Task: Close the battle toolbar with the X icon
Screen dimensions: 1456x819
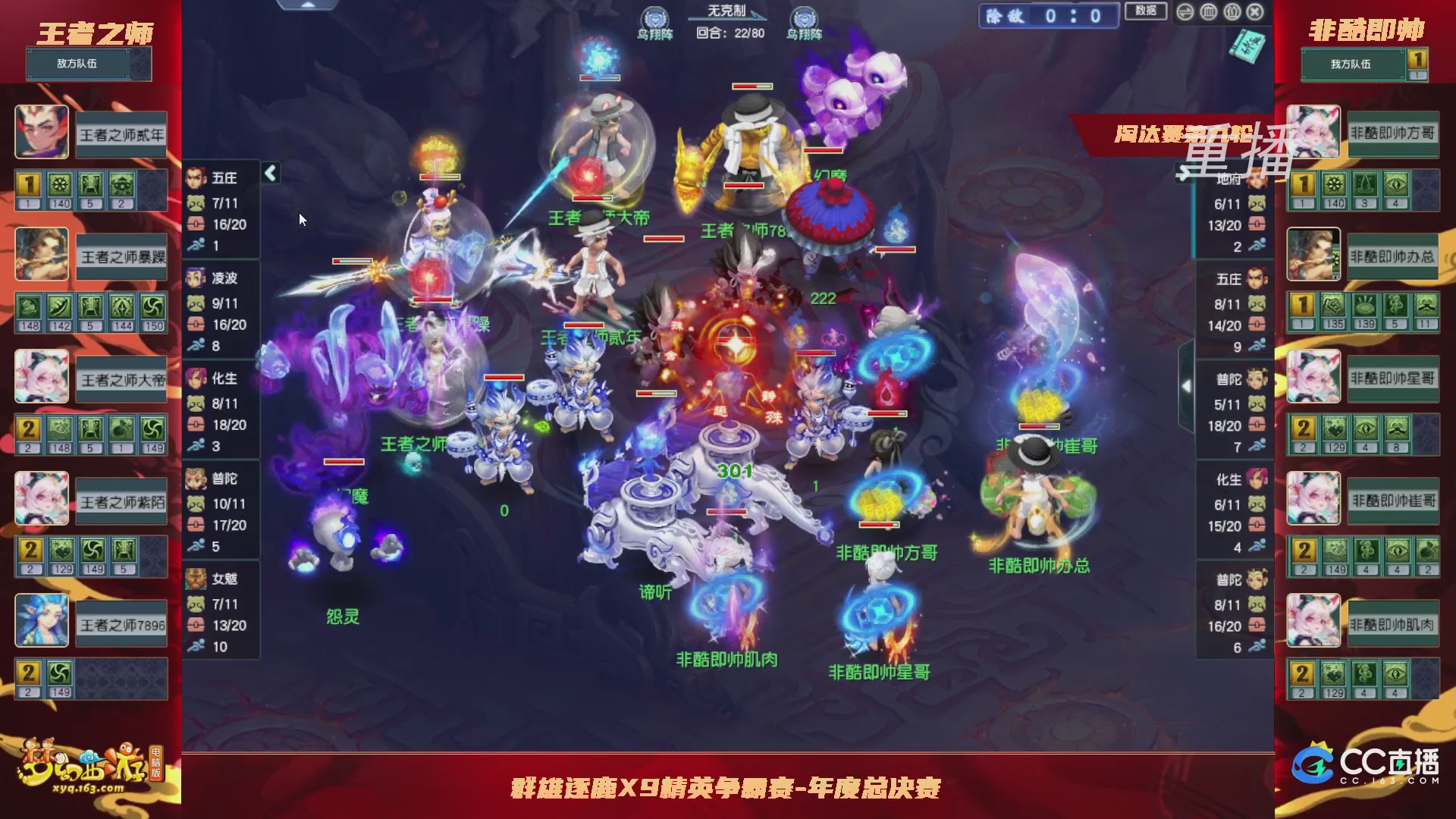Action: 1254,12
